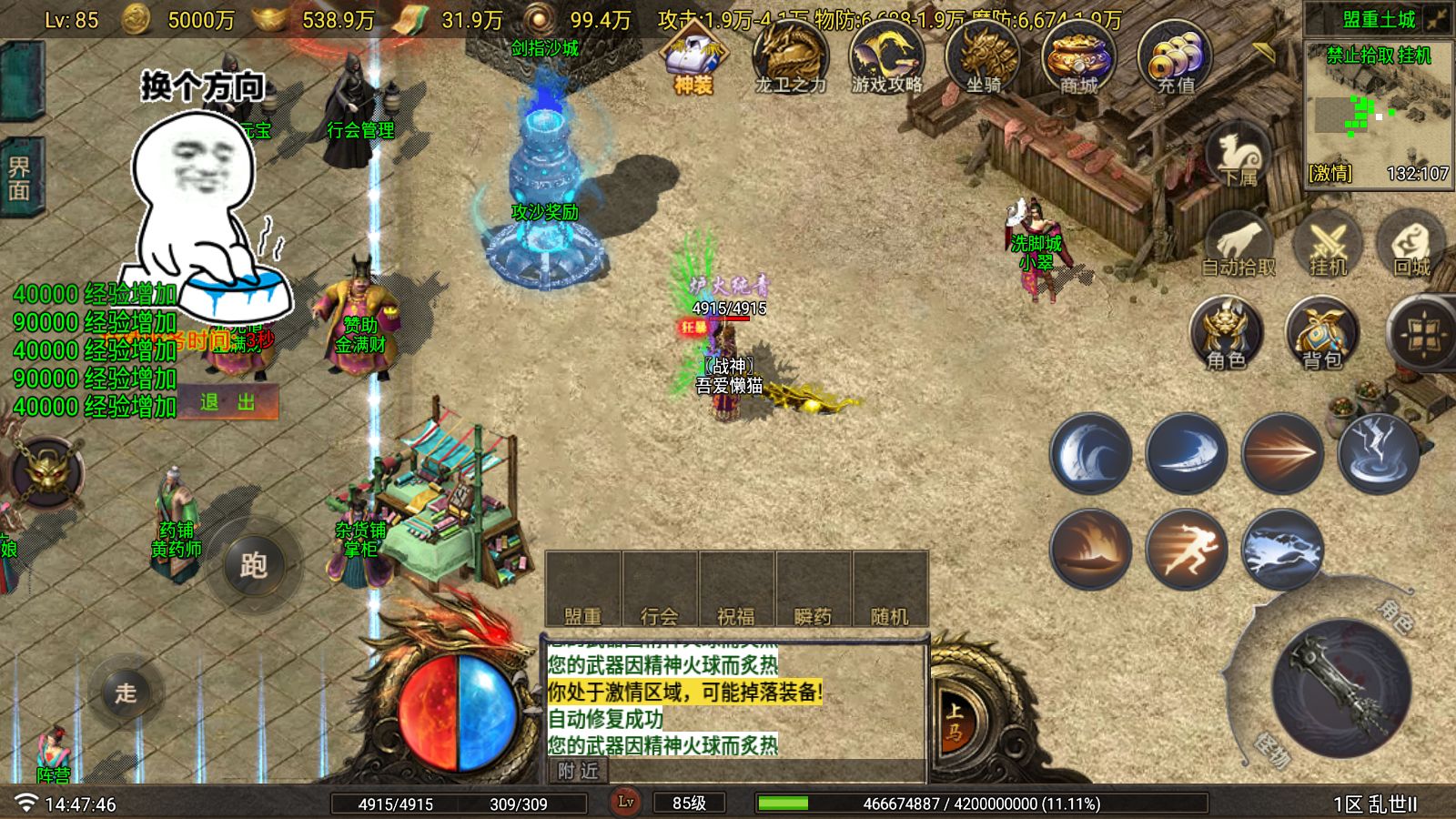Open the 充值 recharge screen
Viewport: 1456px width, 819px height.
point(1175,58)
